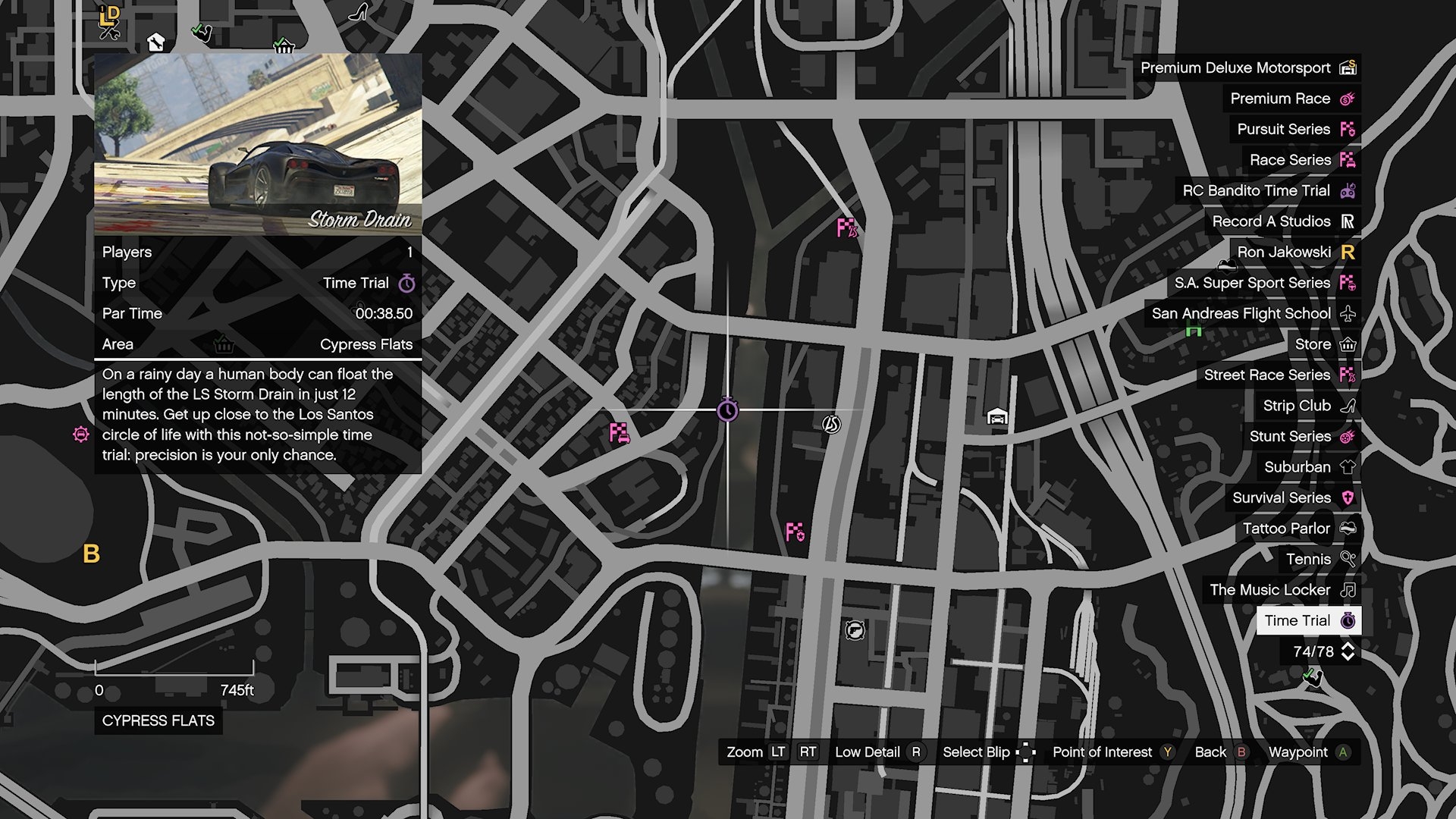Pick the Race Series legend entry

pyautogui.click(x=1301, y=160)
